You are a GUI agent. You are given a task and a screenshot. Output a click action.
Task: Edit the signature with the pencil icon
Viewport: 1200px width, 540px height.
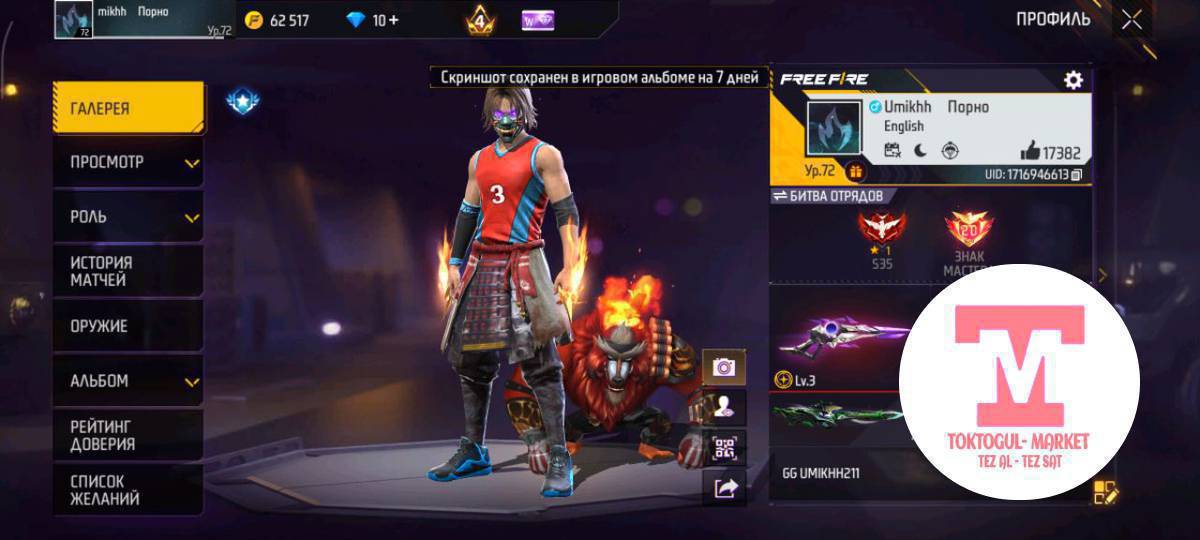tap(1105, 491)
